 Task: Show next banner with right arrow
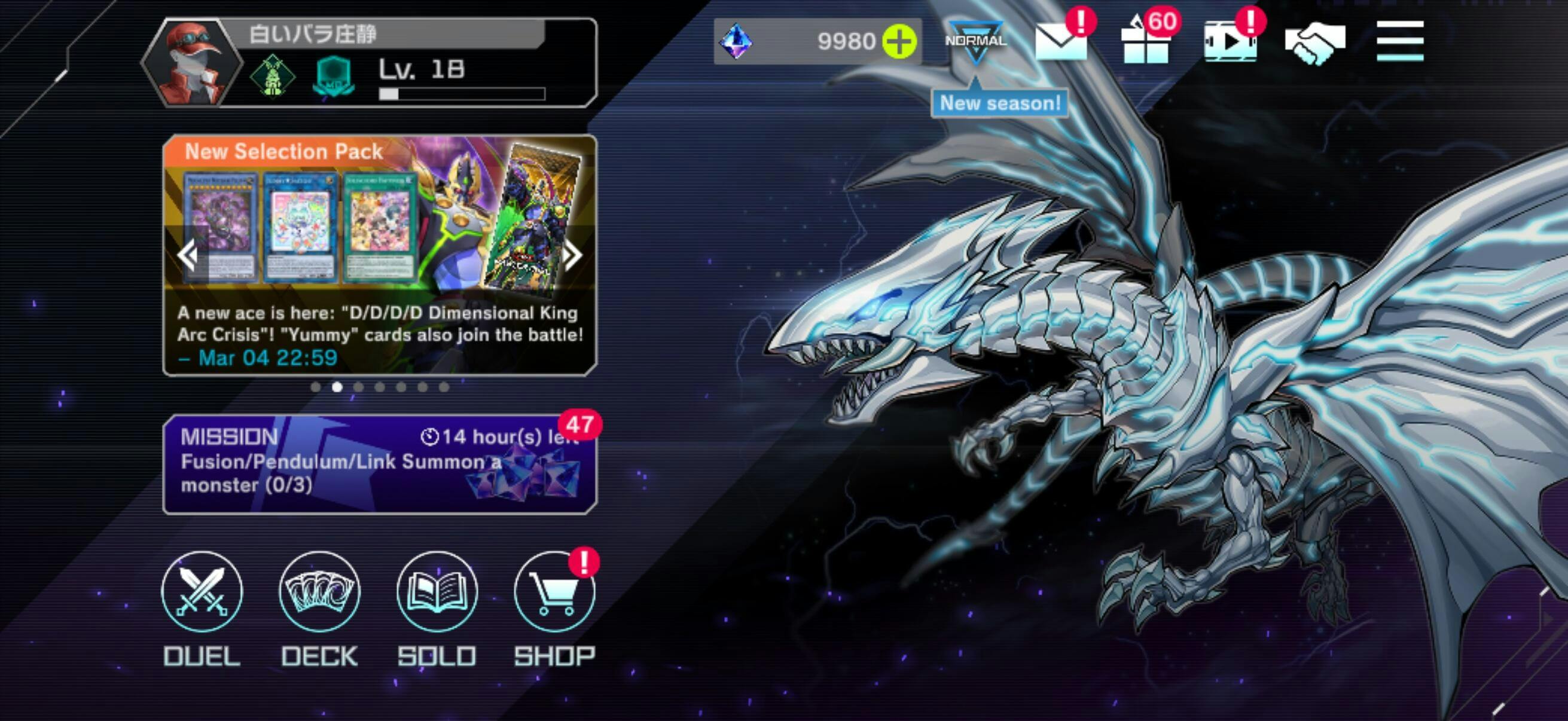tap(572, 255)
